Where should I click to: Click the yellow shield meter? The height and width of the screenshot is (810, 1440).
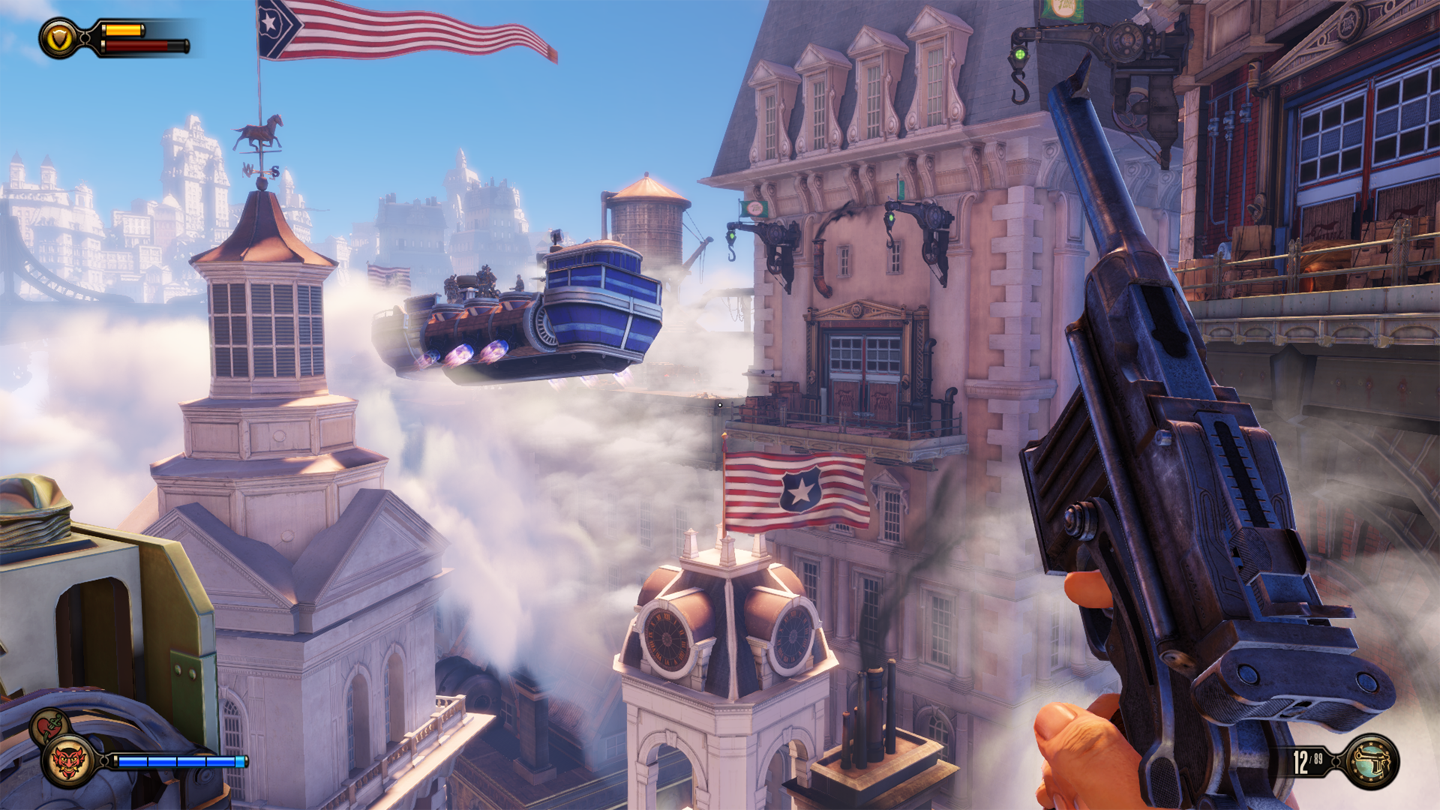(x=123, y=31)
